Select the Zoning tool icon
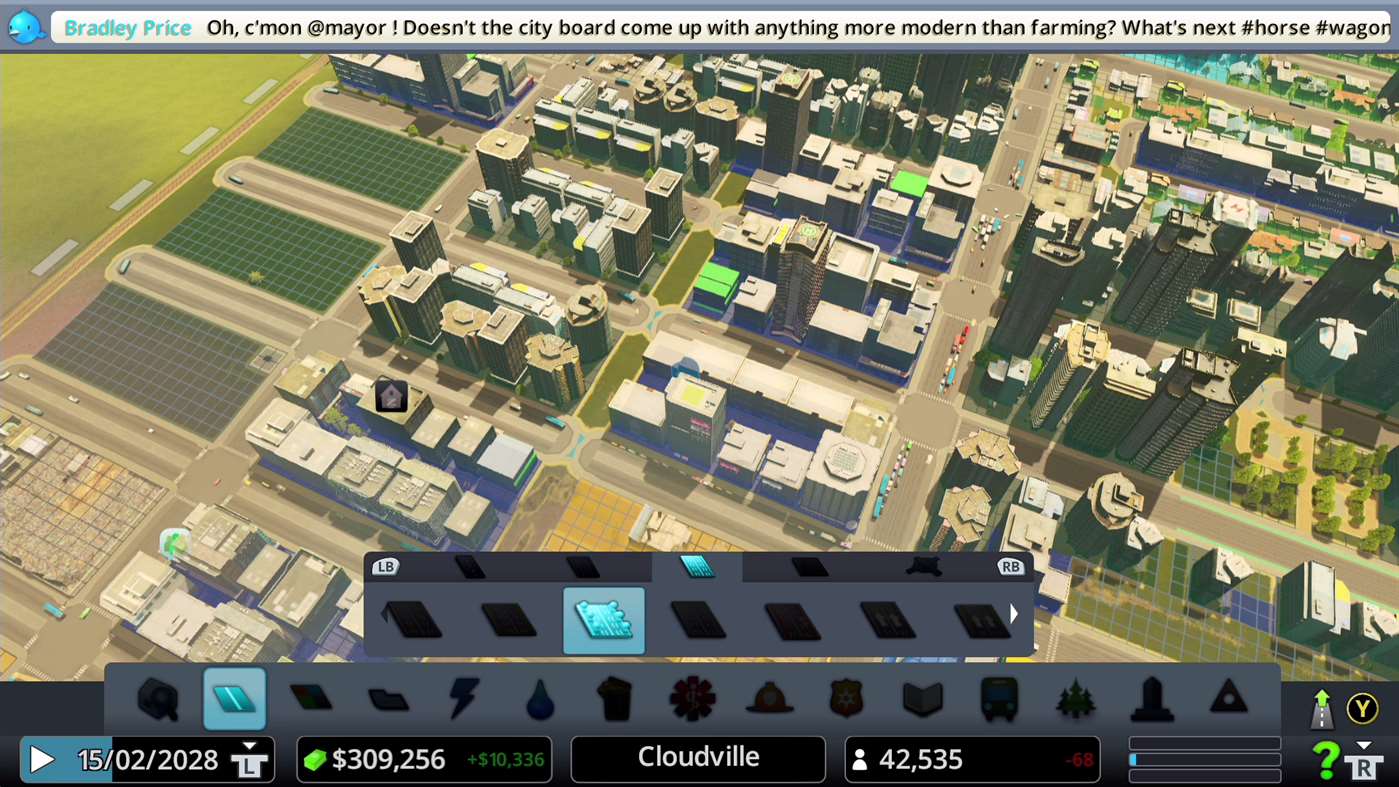This screenshot has width=1399, height=787. [x=235, y=700]
